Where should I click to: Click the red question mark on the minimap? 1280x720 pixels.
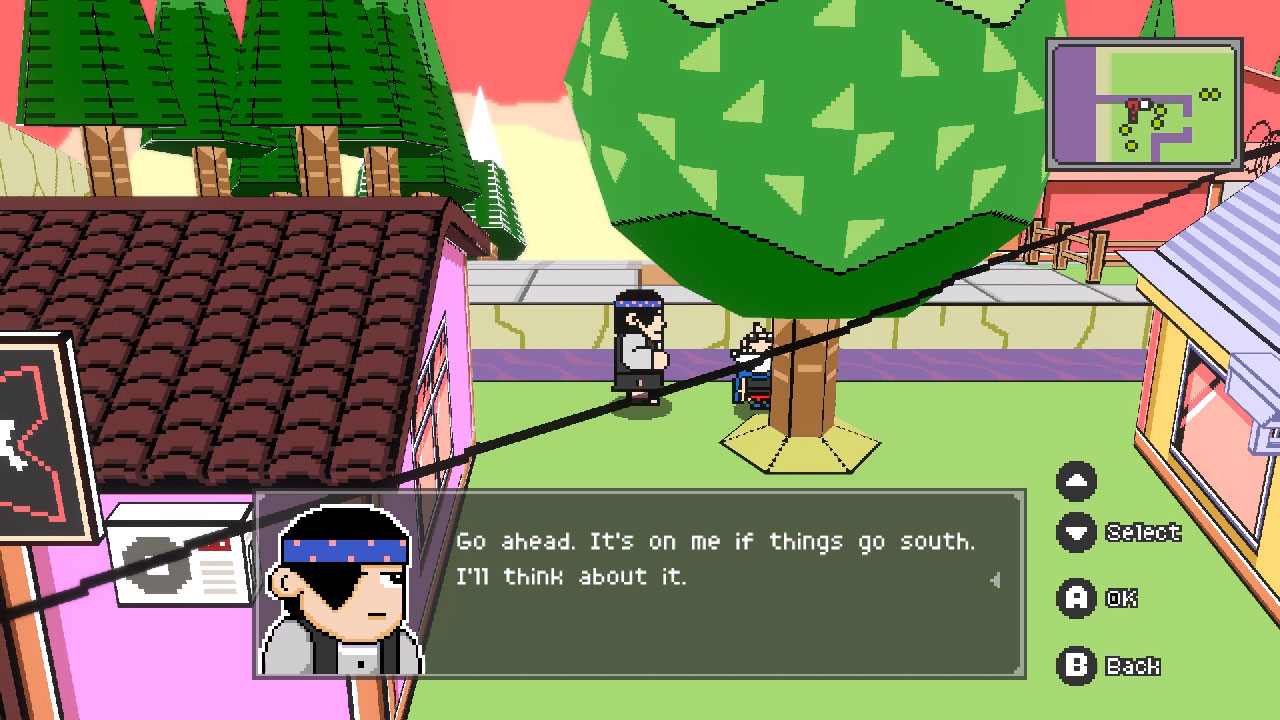click(x=1133, y=110)
